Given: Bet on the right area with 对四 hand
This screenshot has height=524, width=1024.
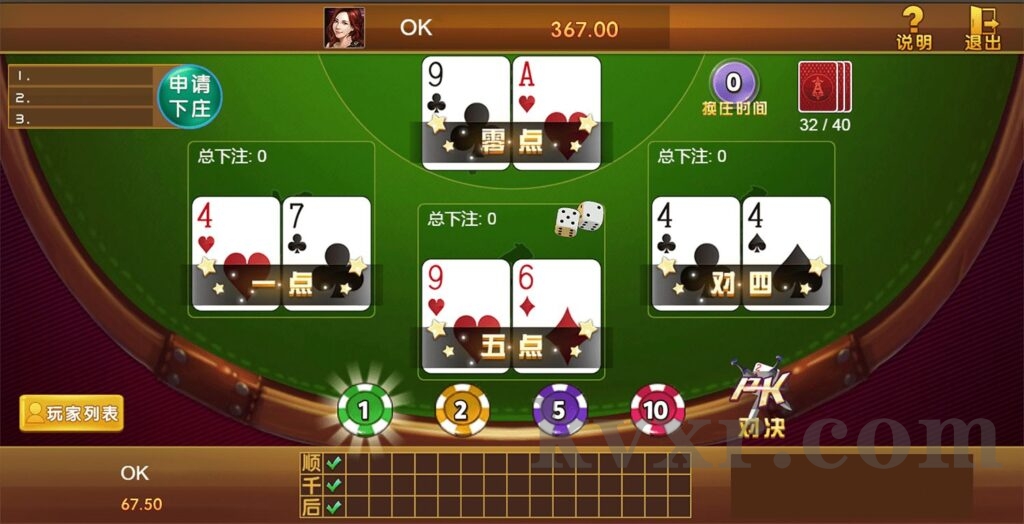Looking at the screenshot, I should tap(741, 230).
